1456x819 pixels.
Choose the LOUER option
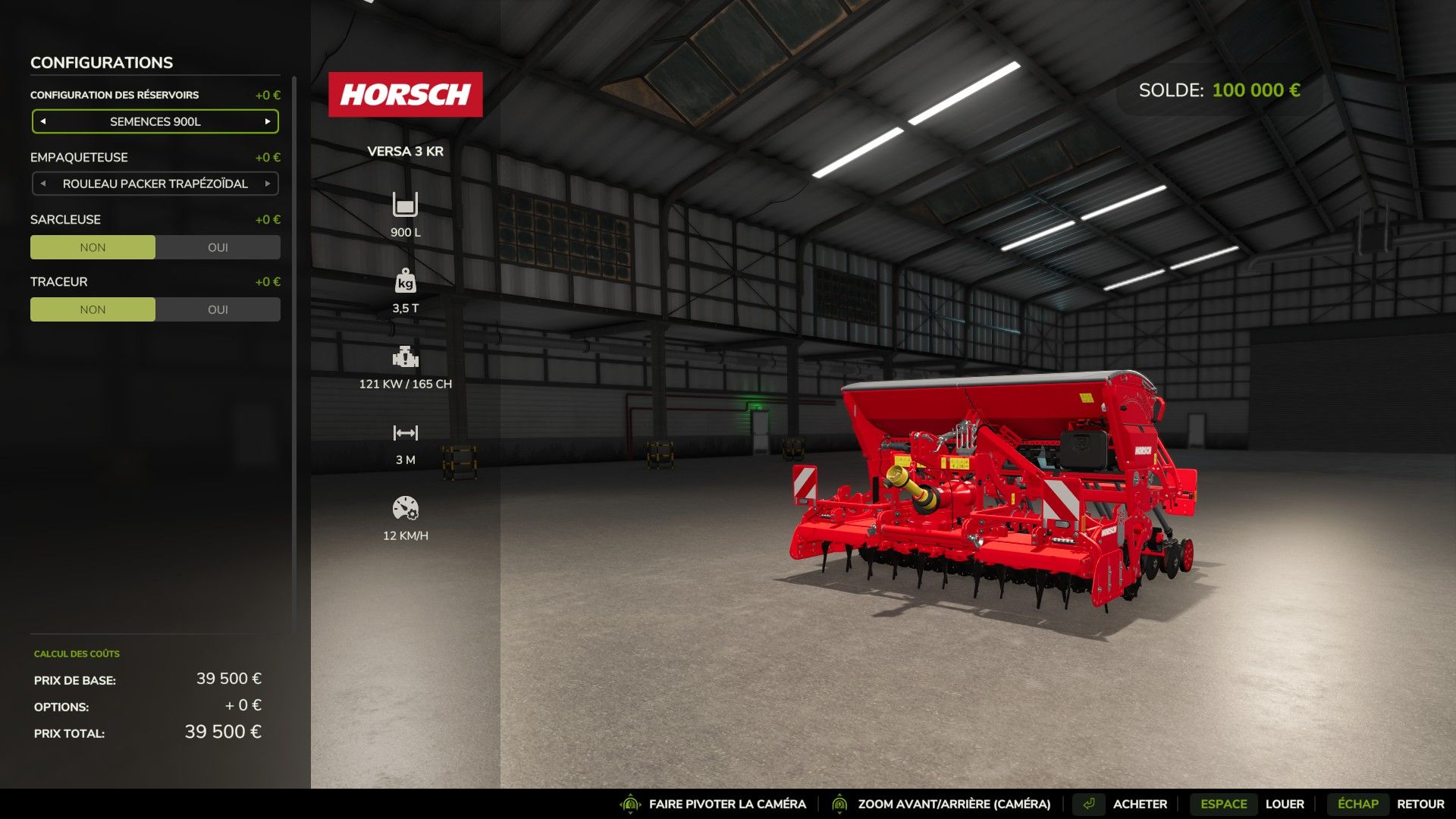(x=1285, y=803)
